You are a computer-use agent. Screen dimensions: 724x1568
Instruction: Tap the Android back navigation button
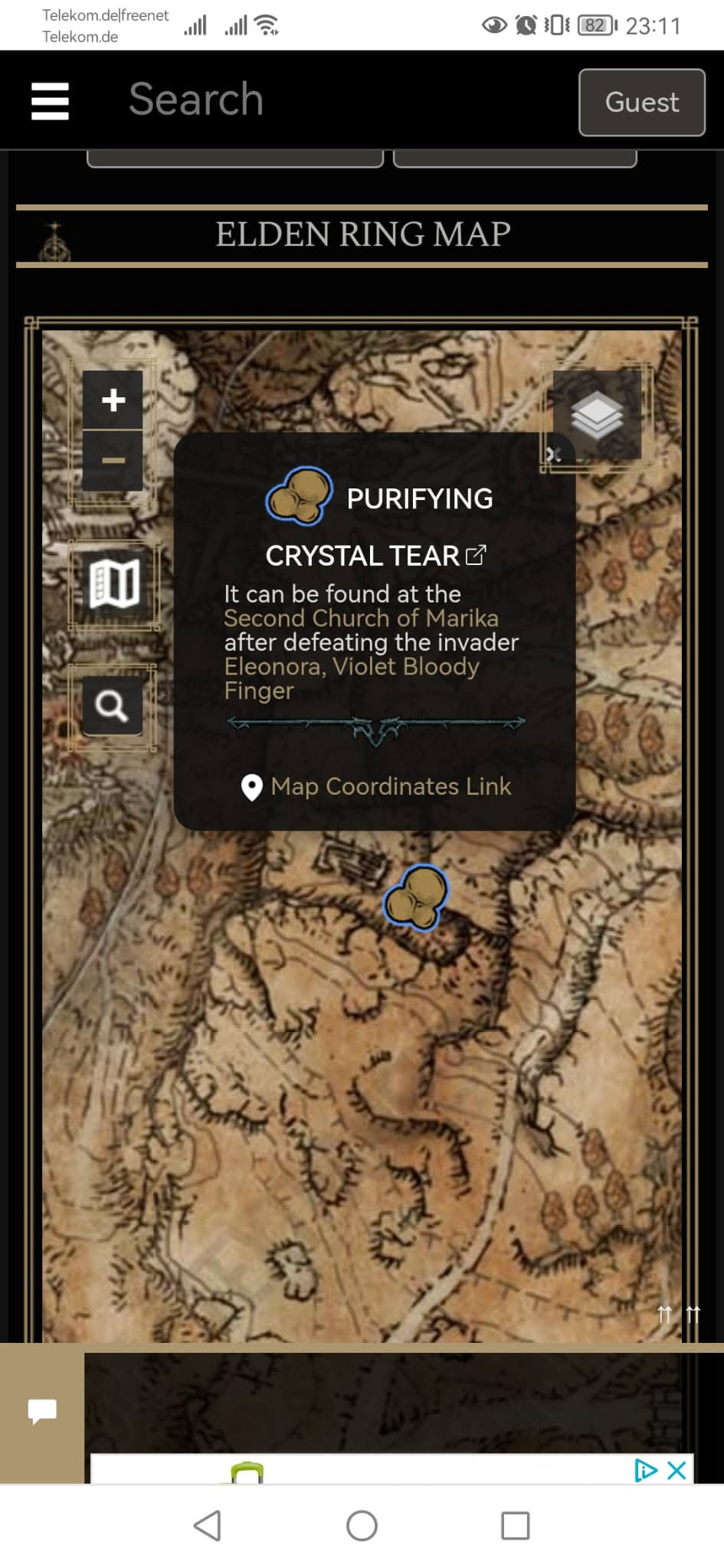(x=208, y=1526)
